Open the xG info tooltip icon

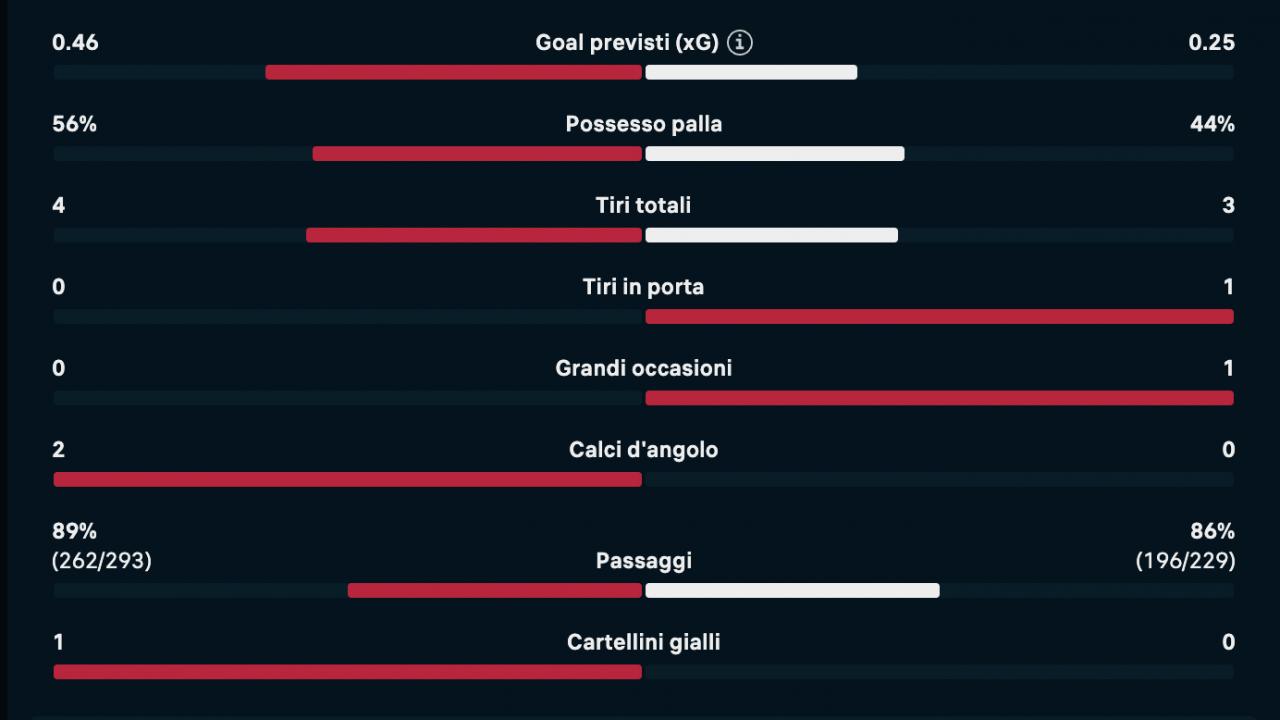[739, 42]
